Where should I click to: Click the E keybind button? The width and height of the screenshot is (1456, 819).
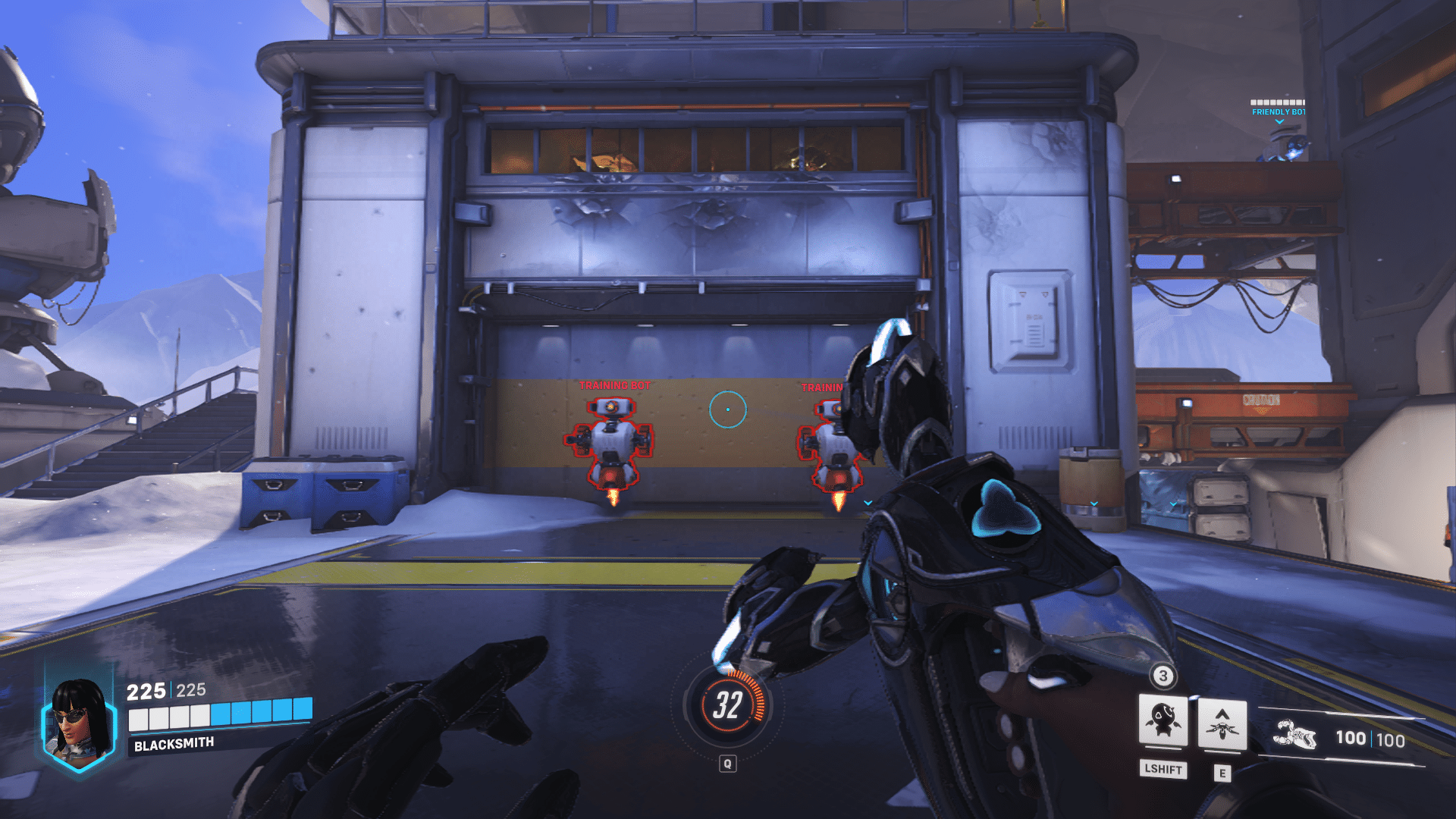pos(1223,771)
